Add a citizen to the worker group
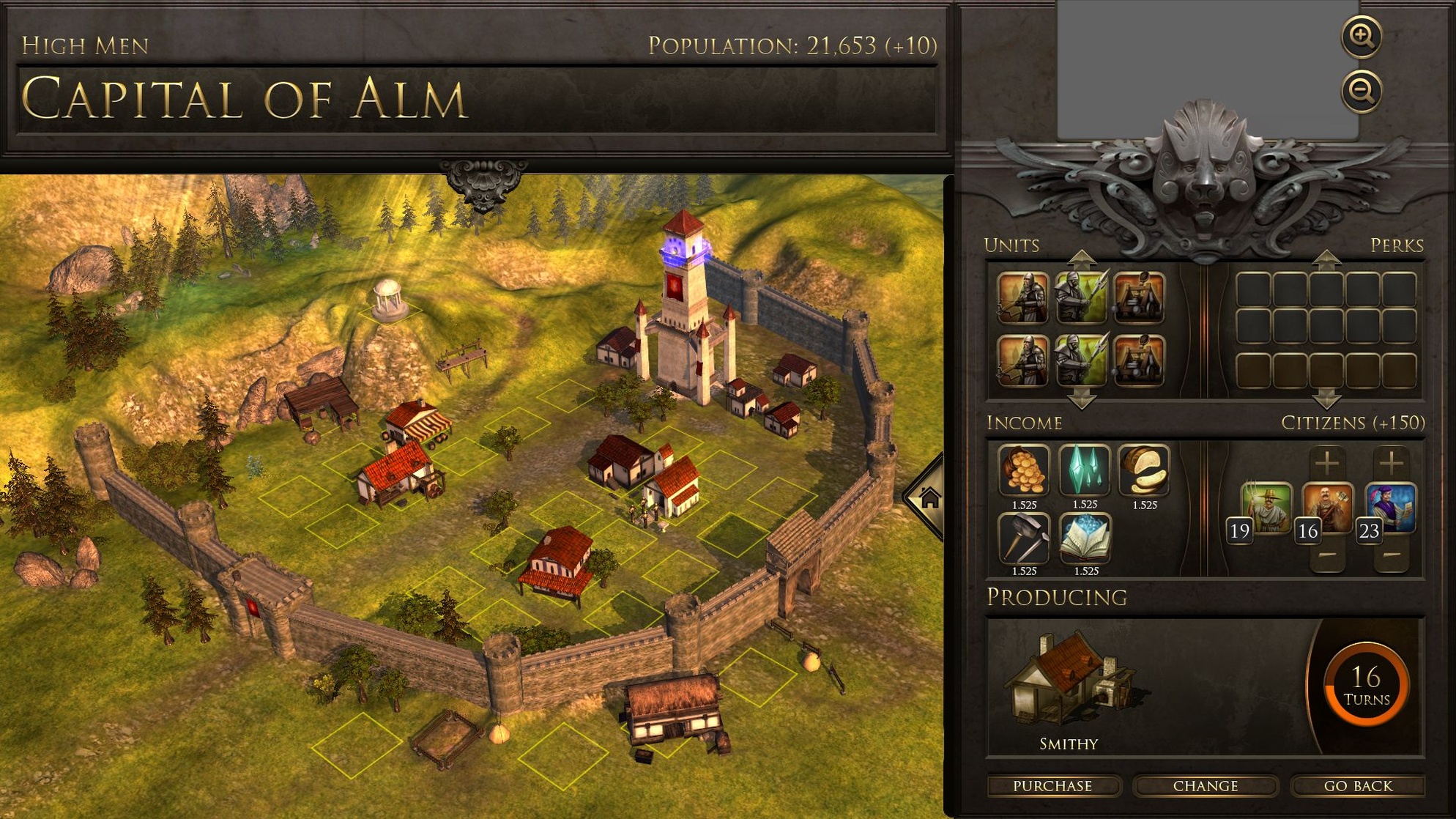 pos(1327,463)
